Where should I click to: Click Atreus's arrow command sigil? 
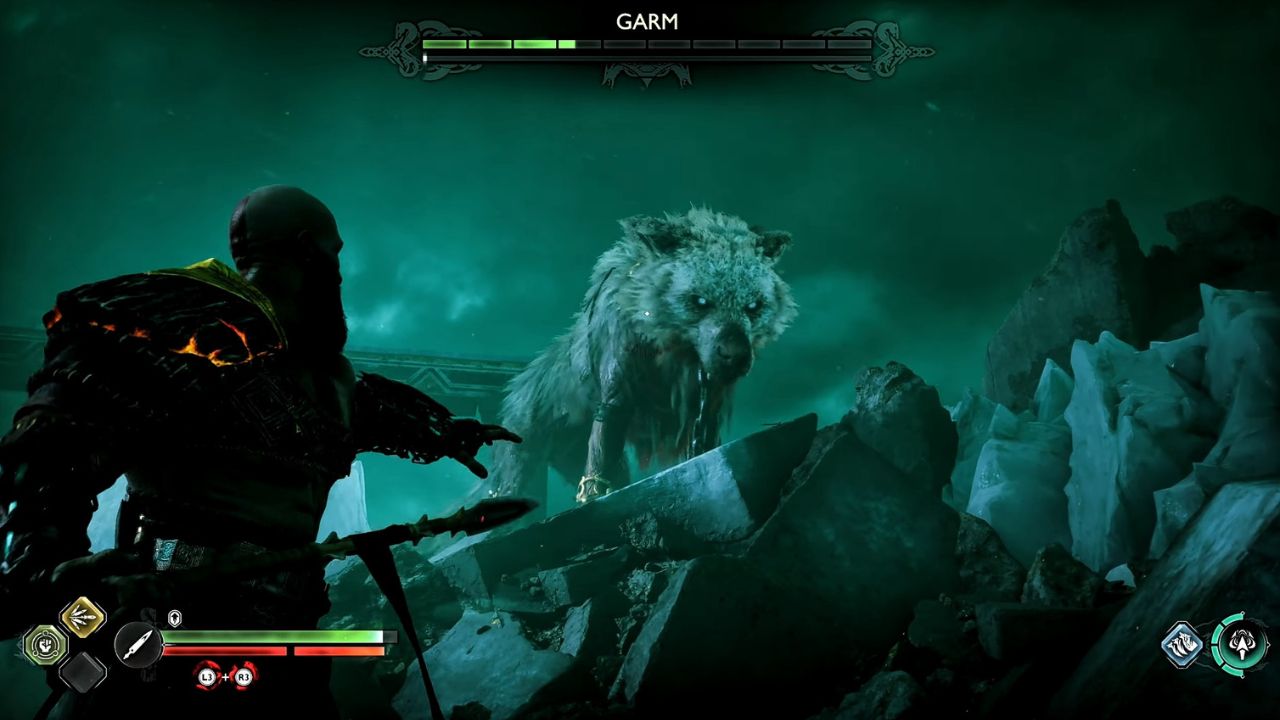(x=1243, y=645)
